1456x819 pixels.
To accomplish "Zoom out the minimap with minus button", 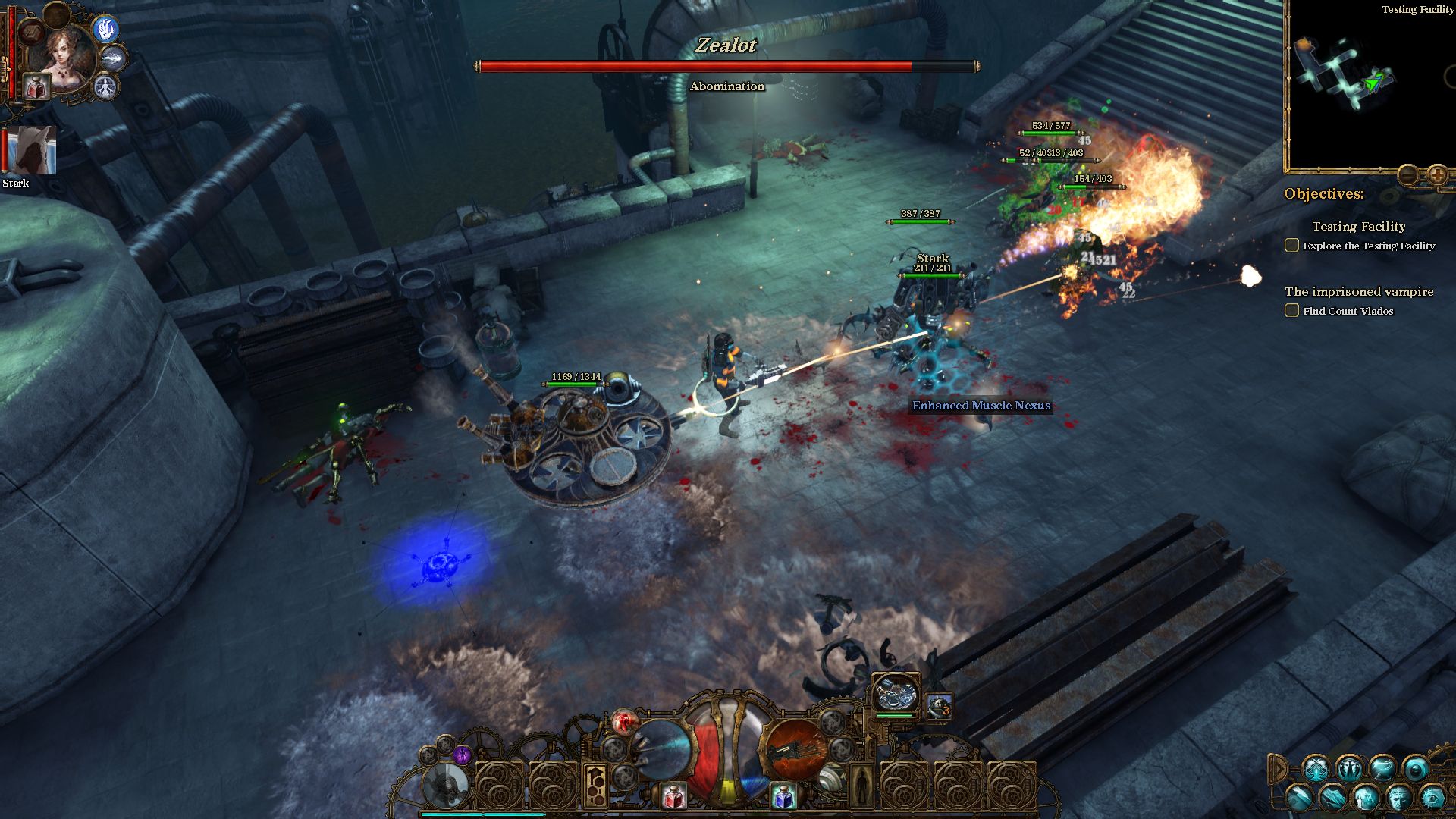I will click(x=1407, y=176).
